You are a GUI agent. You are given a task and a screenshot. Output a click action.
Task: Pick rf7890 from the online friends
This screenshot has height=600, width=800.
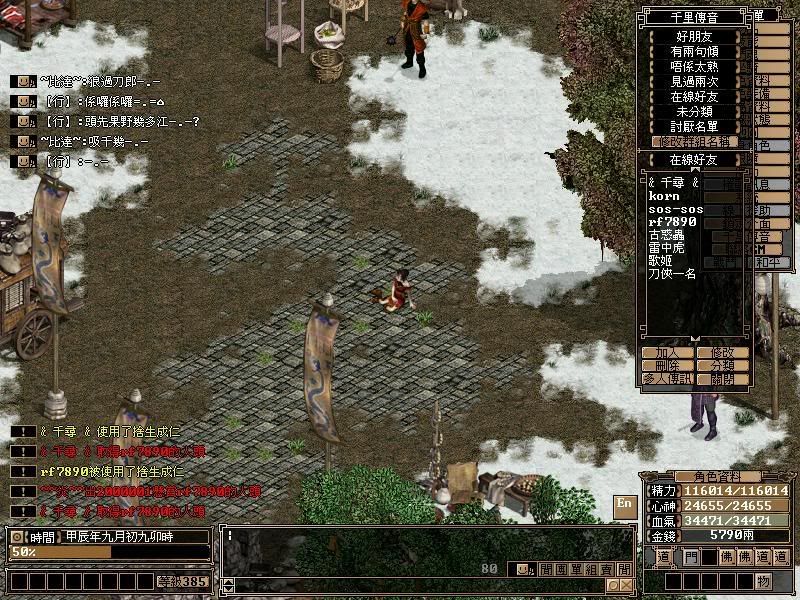tap(670, 221)
